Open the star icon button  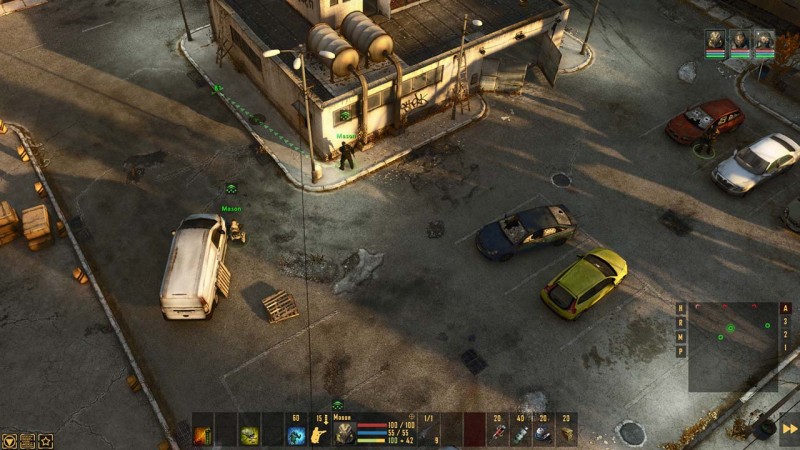point(45,440)
